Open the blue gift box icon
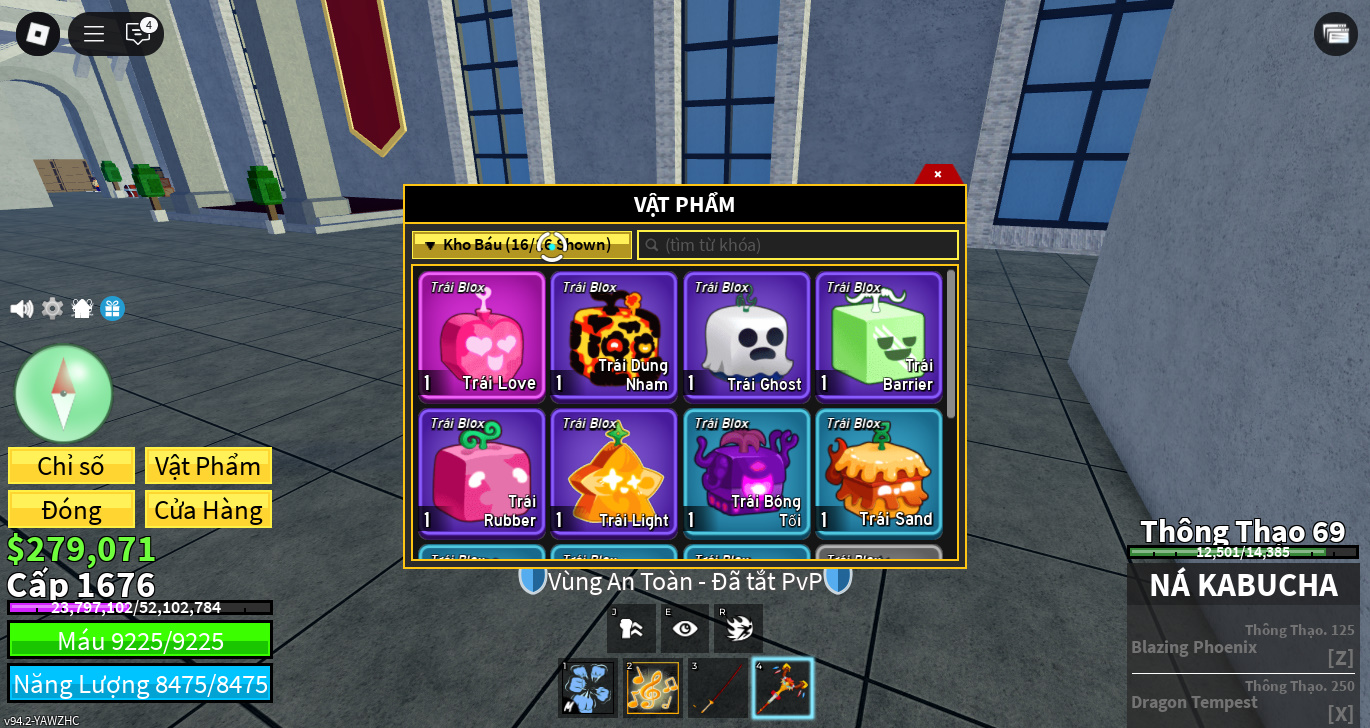 (x=112, y=309)
